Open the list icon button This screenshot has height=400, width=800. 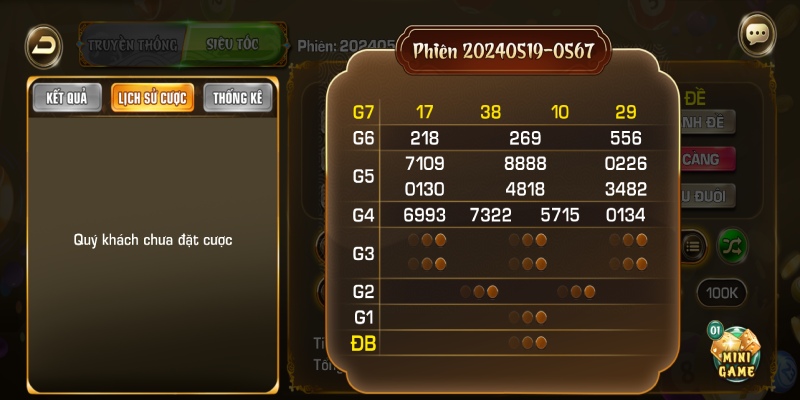click(693, 243)
